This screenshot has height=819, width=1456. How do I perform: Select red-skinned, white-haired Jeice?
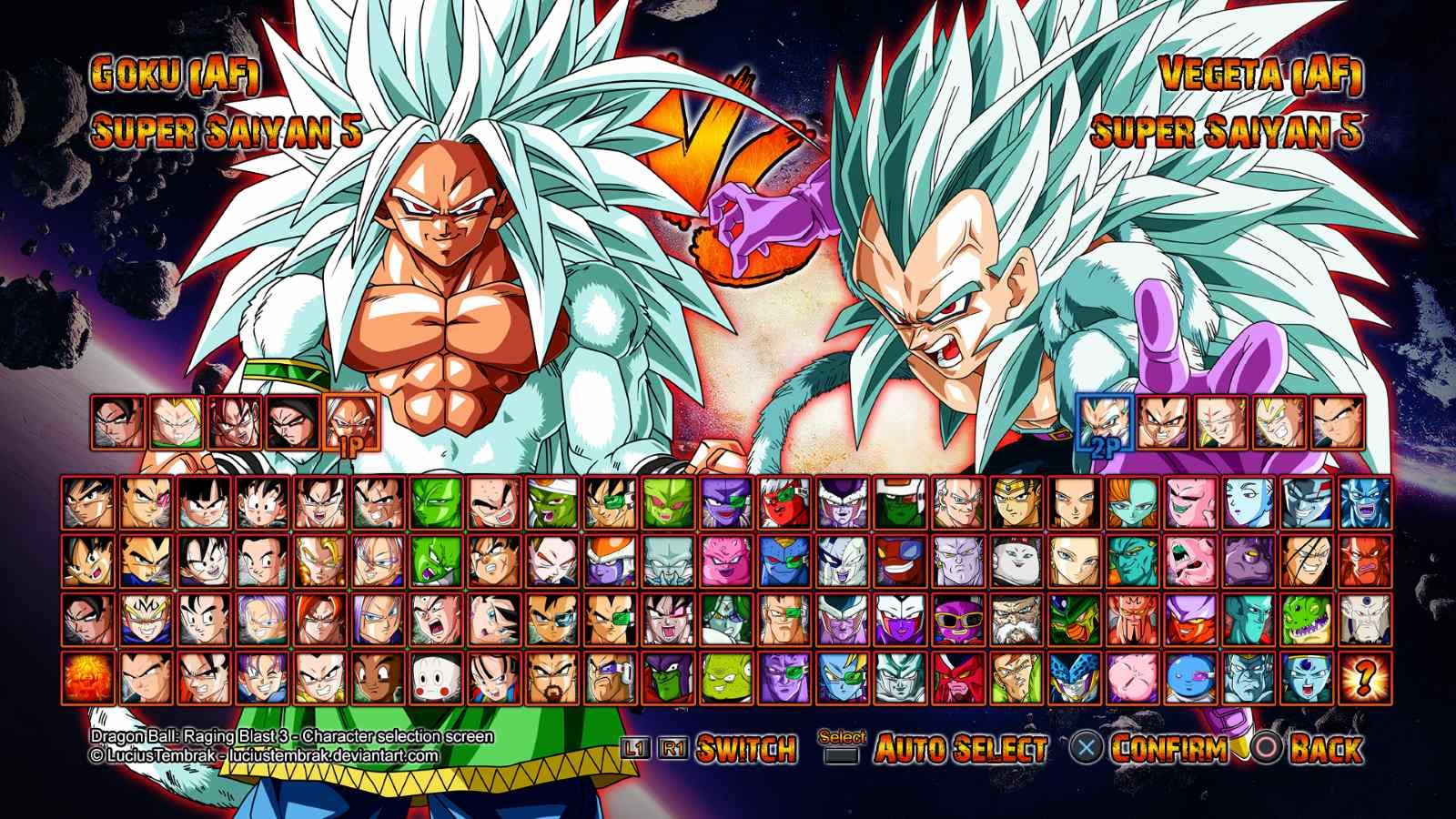782,502
